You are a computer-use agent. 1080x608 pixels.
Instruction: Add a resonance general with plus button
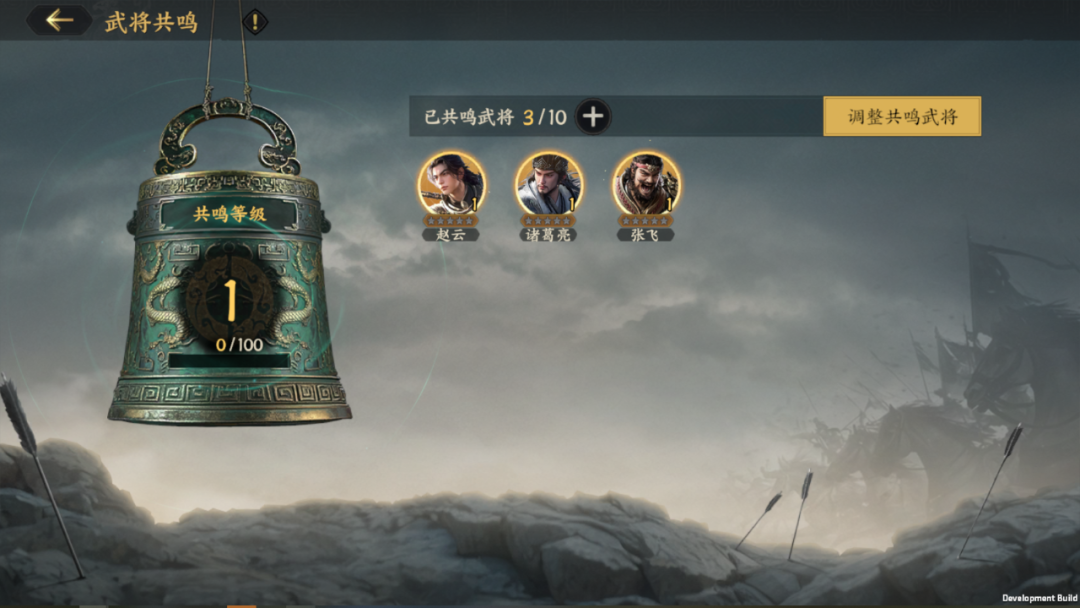[593, 117]
